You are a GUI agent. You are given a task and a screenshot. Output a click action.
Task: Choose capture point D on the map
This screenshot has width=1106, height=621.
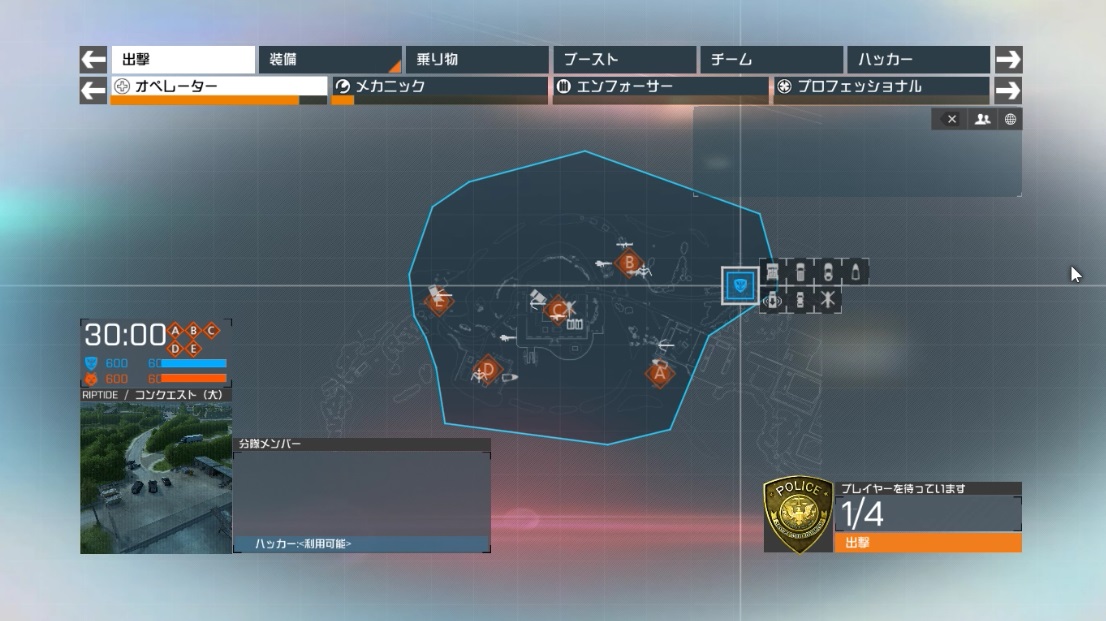pyautogui.click(x=487, y=370)
